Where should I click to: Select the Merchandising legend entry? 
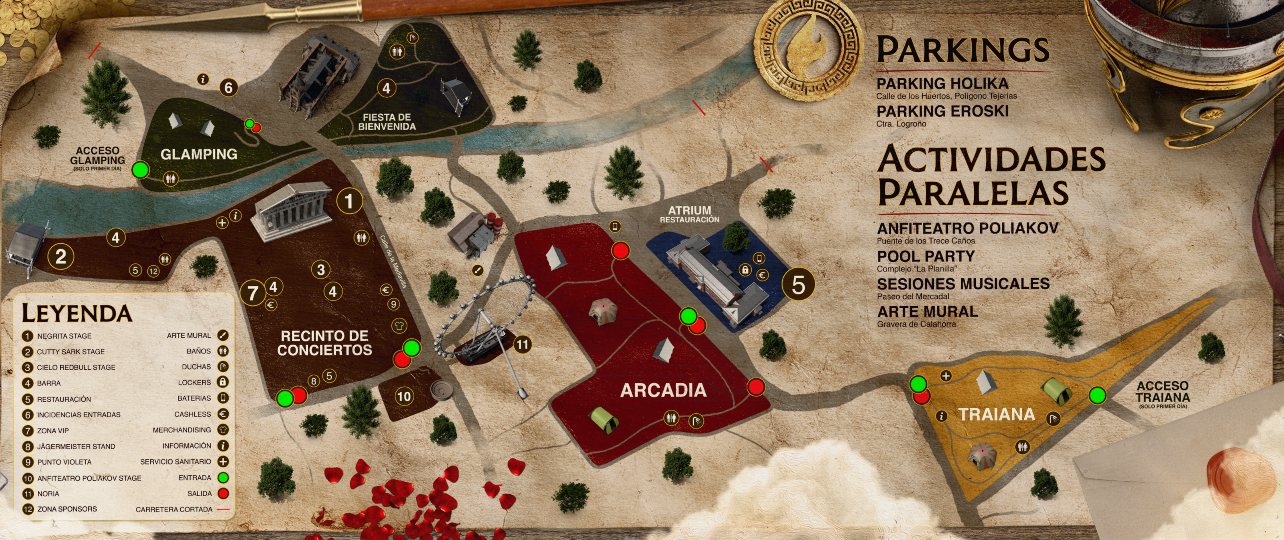click(185, 430)
